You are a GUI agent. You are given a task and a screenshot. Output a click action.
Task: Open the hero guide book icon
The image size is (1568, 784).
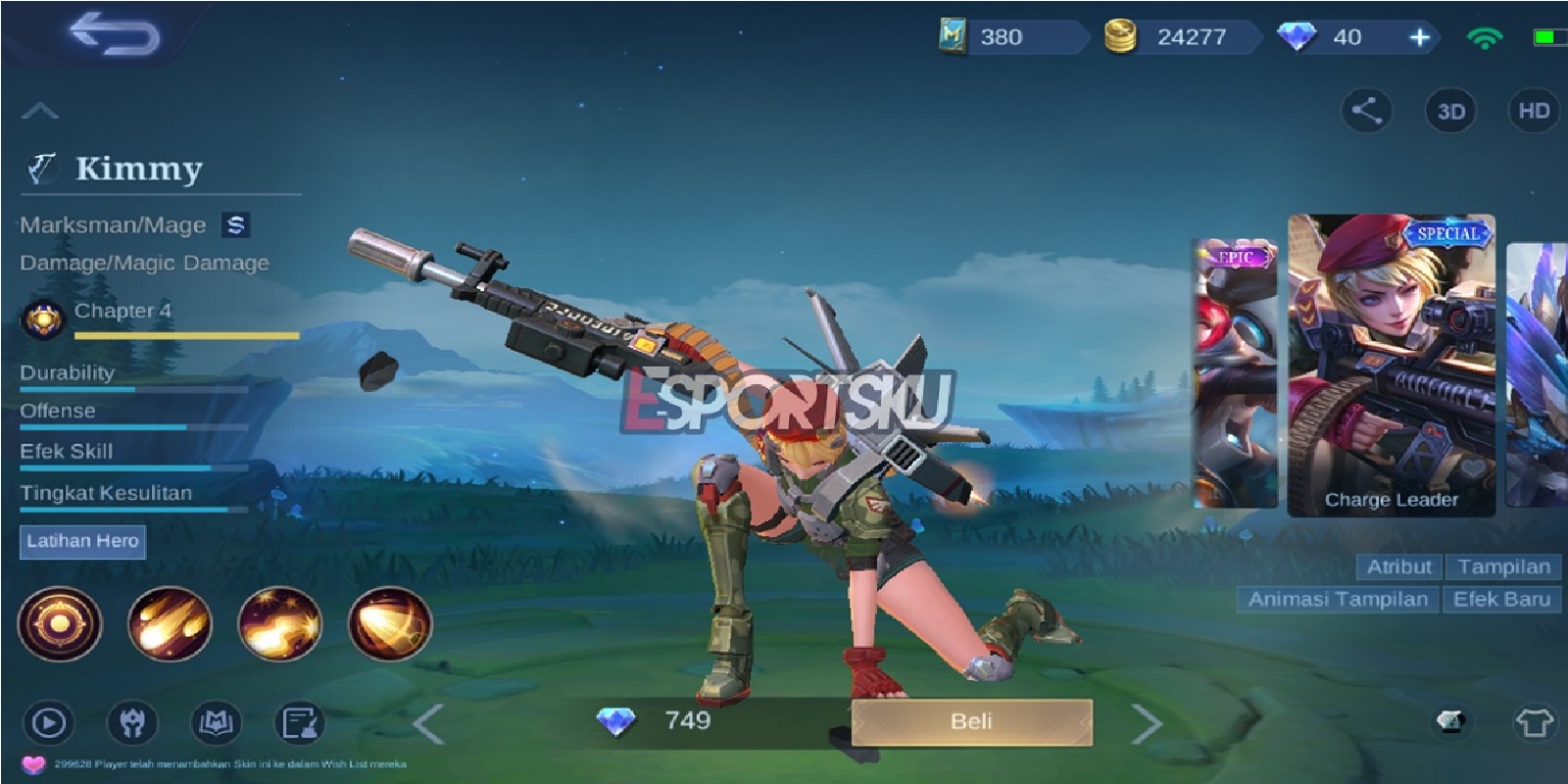[216, 720]
